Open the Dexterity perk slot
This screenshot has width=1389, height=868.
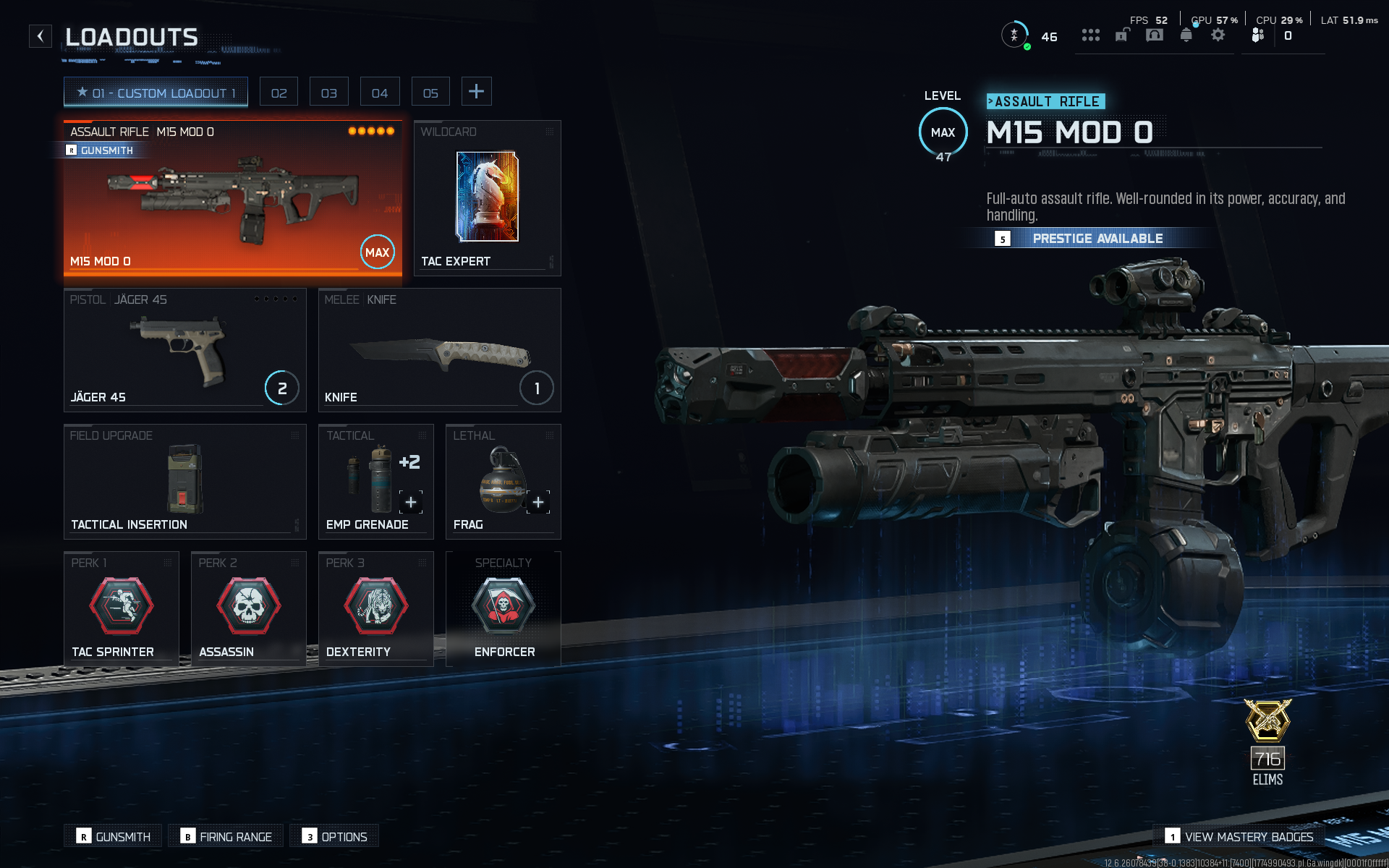tap(375, 608)
